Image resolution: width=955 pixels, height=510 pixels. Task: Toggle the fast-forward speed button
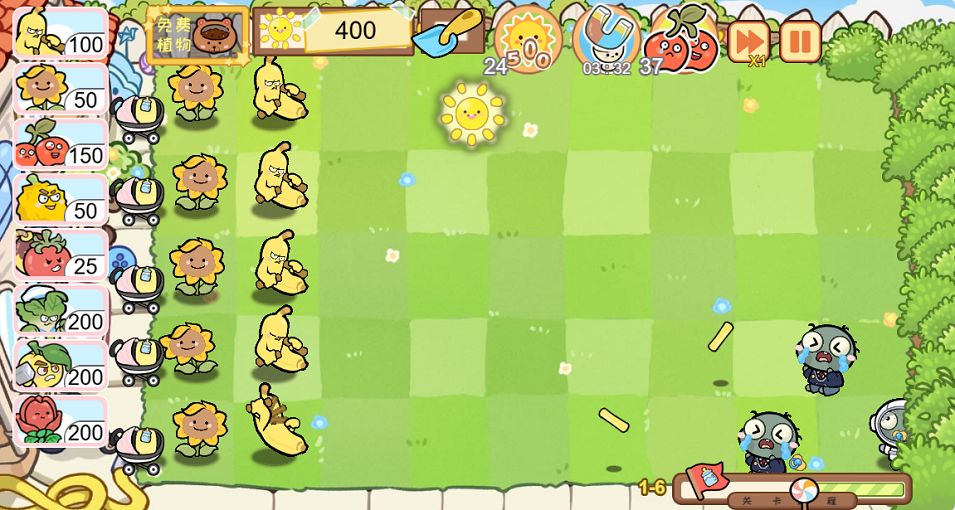tap(748, 41)
